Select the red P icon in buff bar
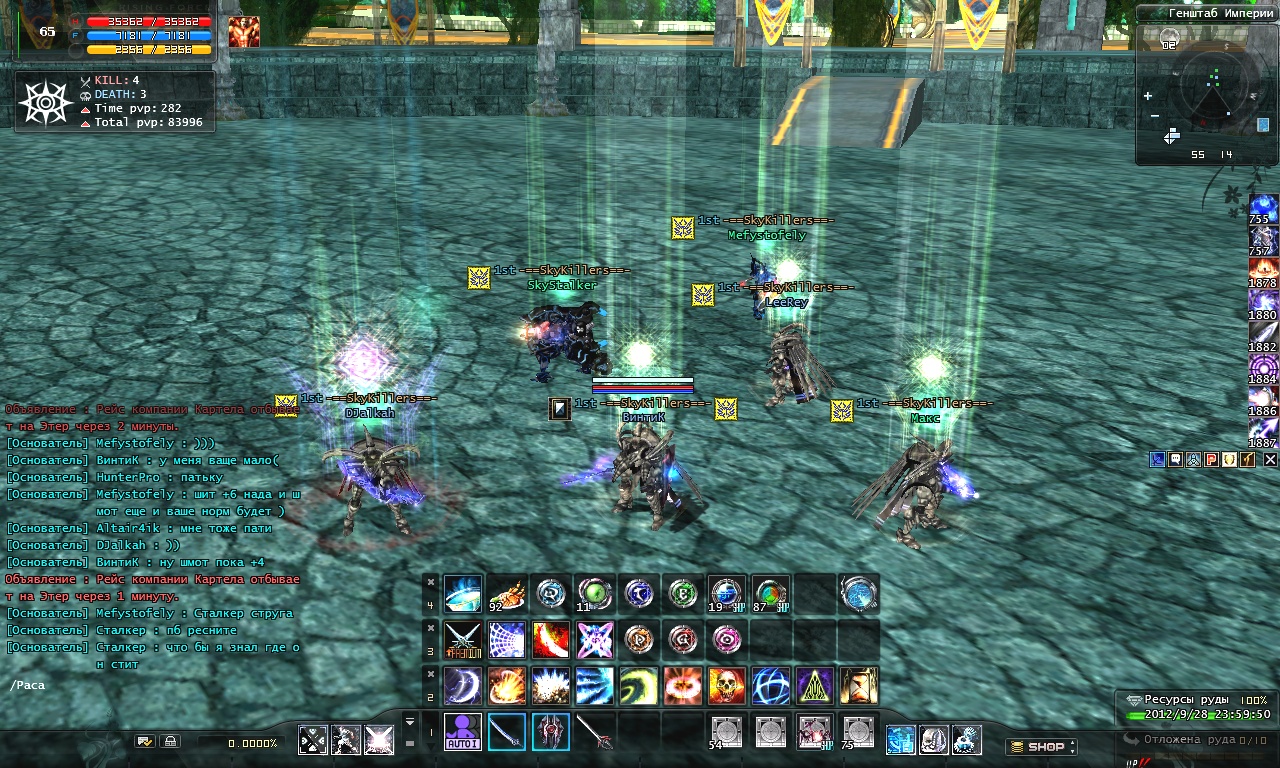This screenshot has width=1280, height=768. tap(1211, 459)
